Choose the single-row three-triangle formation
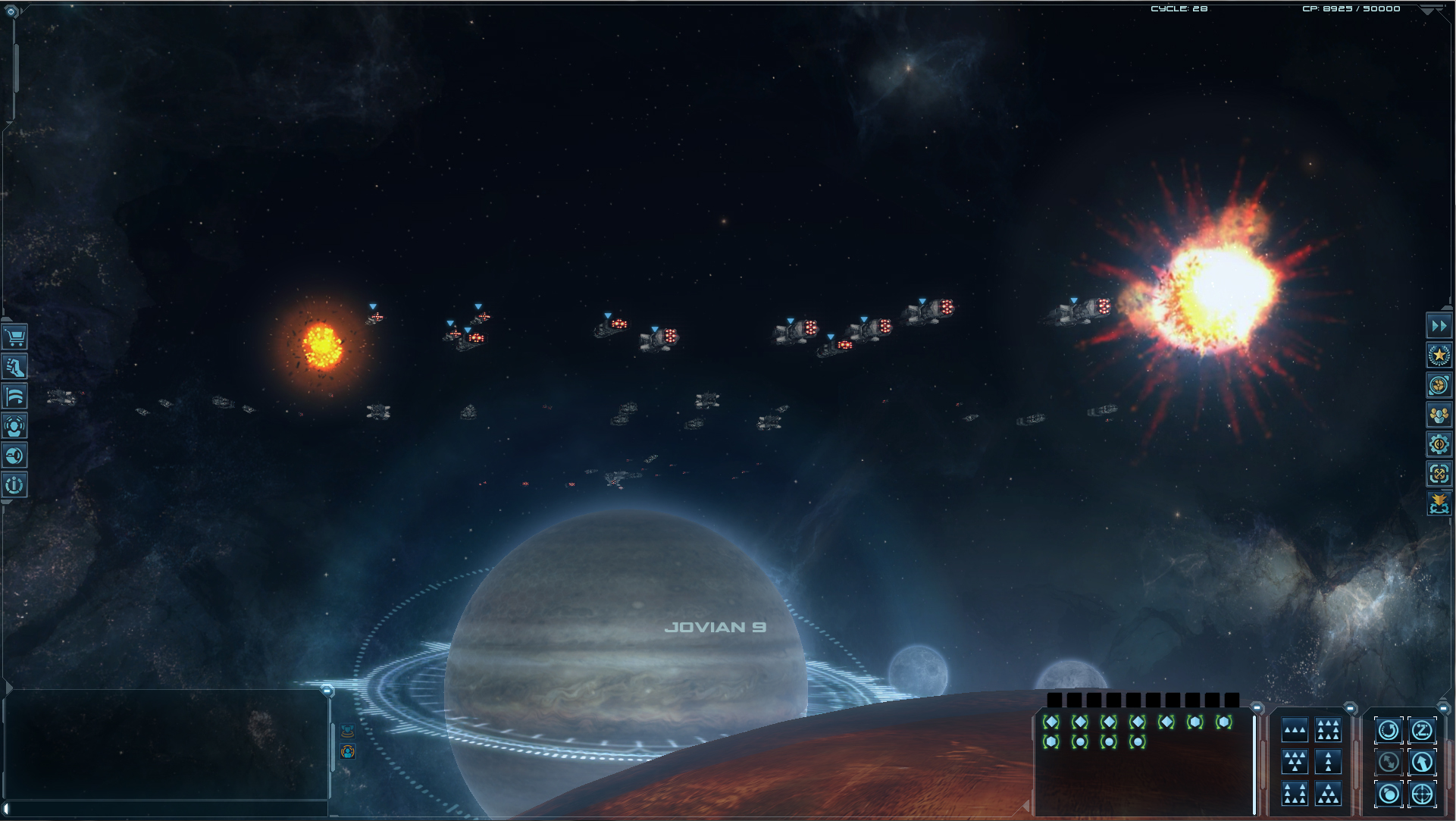Screen dimensions: 1456x821 1295,731
